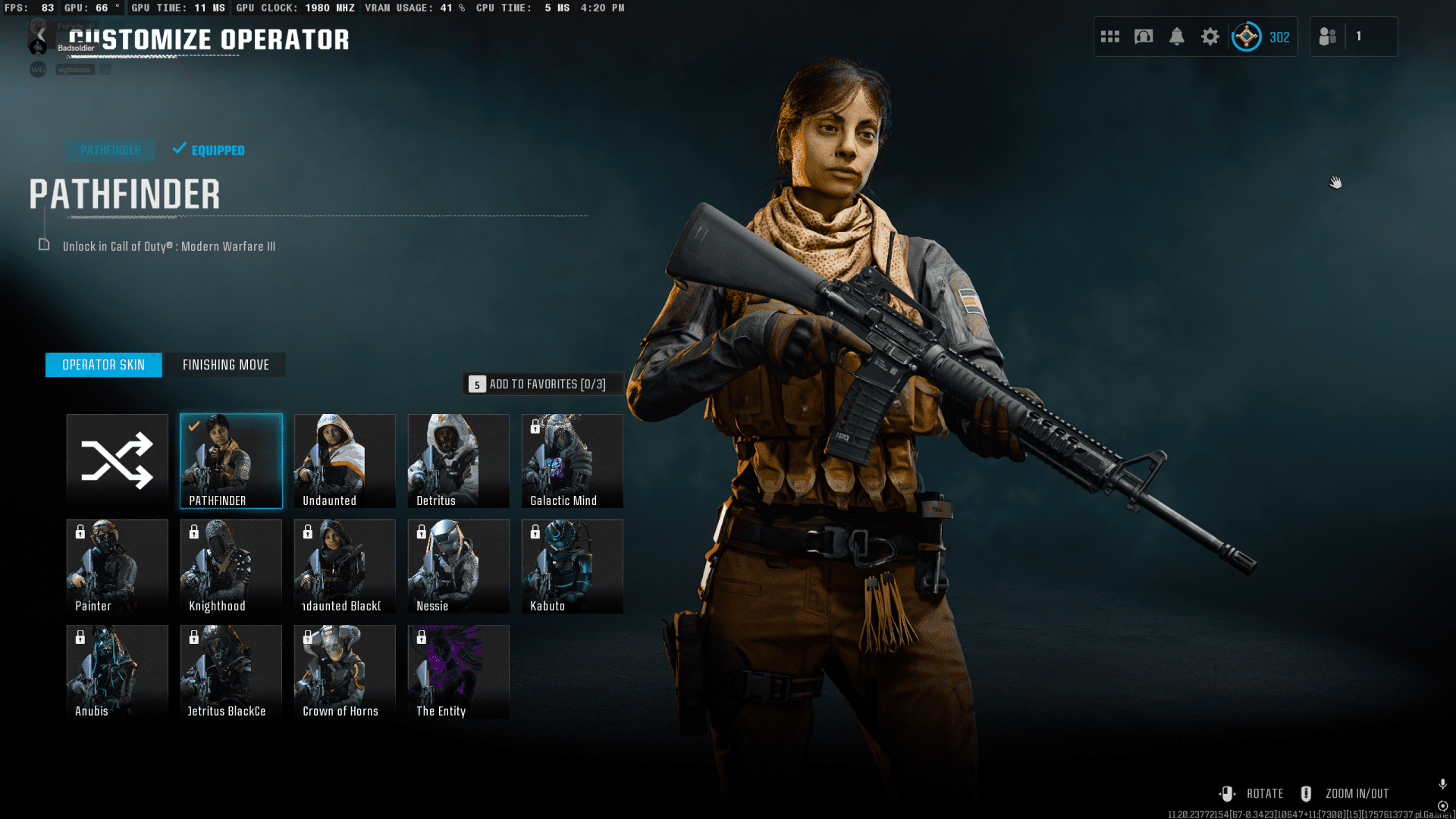The width and height of the screenshot is (1456, 819).
Task: Click the Knighthood skin tile
Action: 231,566
